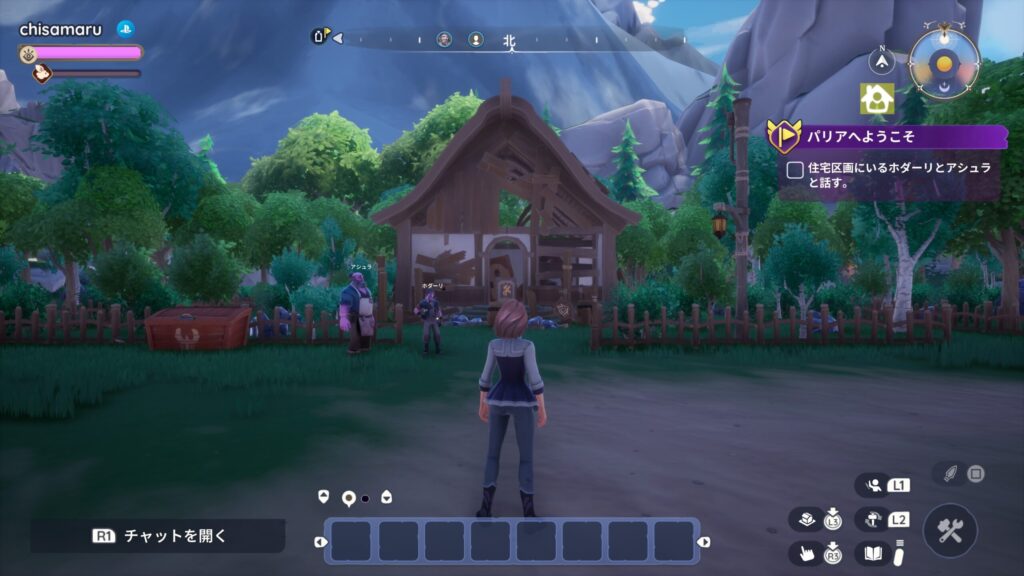Tick the quest objective checkbox
The image size is (1024, 576).
[x=794, y=170]
